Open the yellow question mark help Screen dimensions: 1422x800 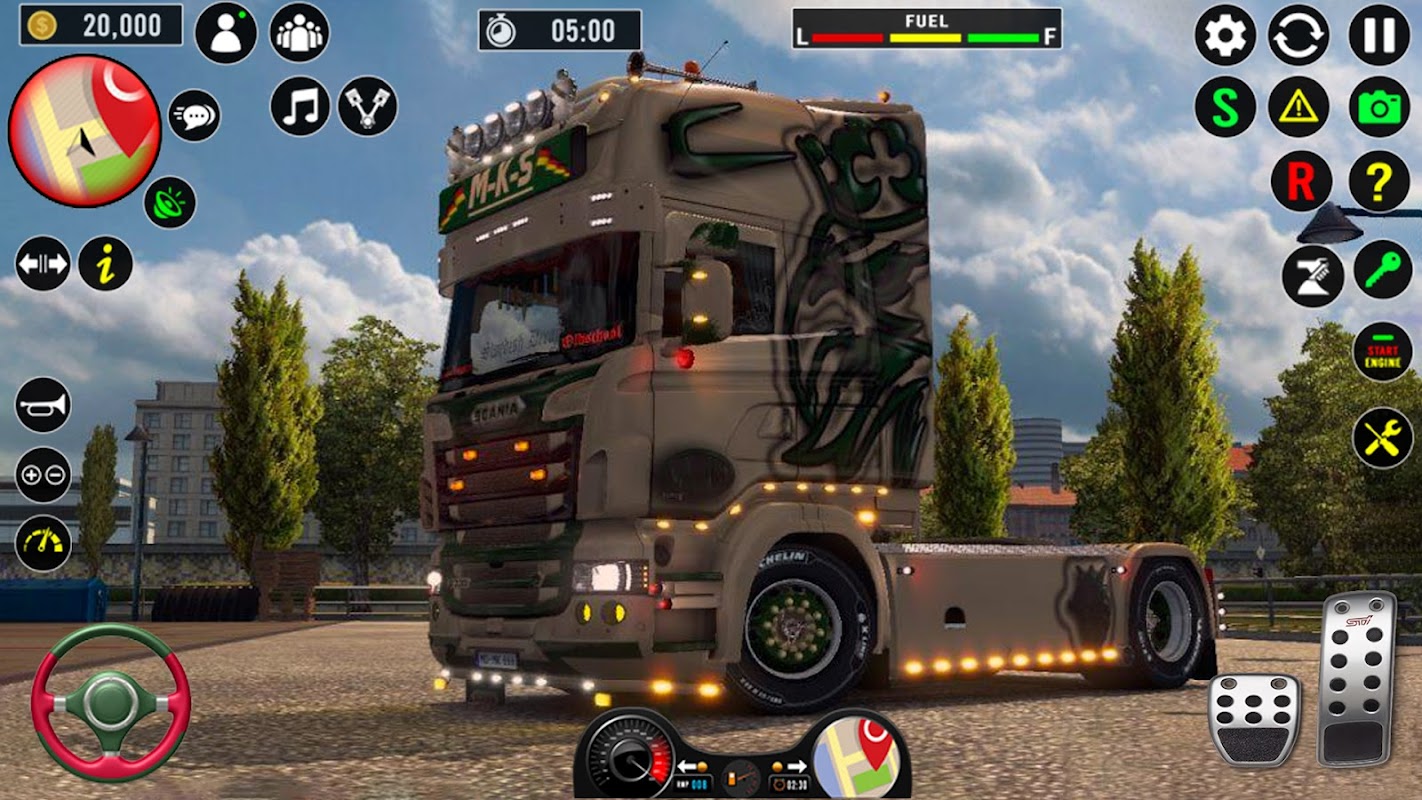pyautogui.click(x=1379, y=181)
